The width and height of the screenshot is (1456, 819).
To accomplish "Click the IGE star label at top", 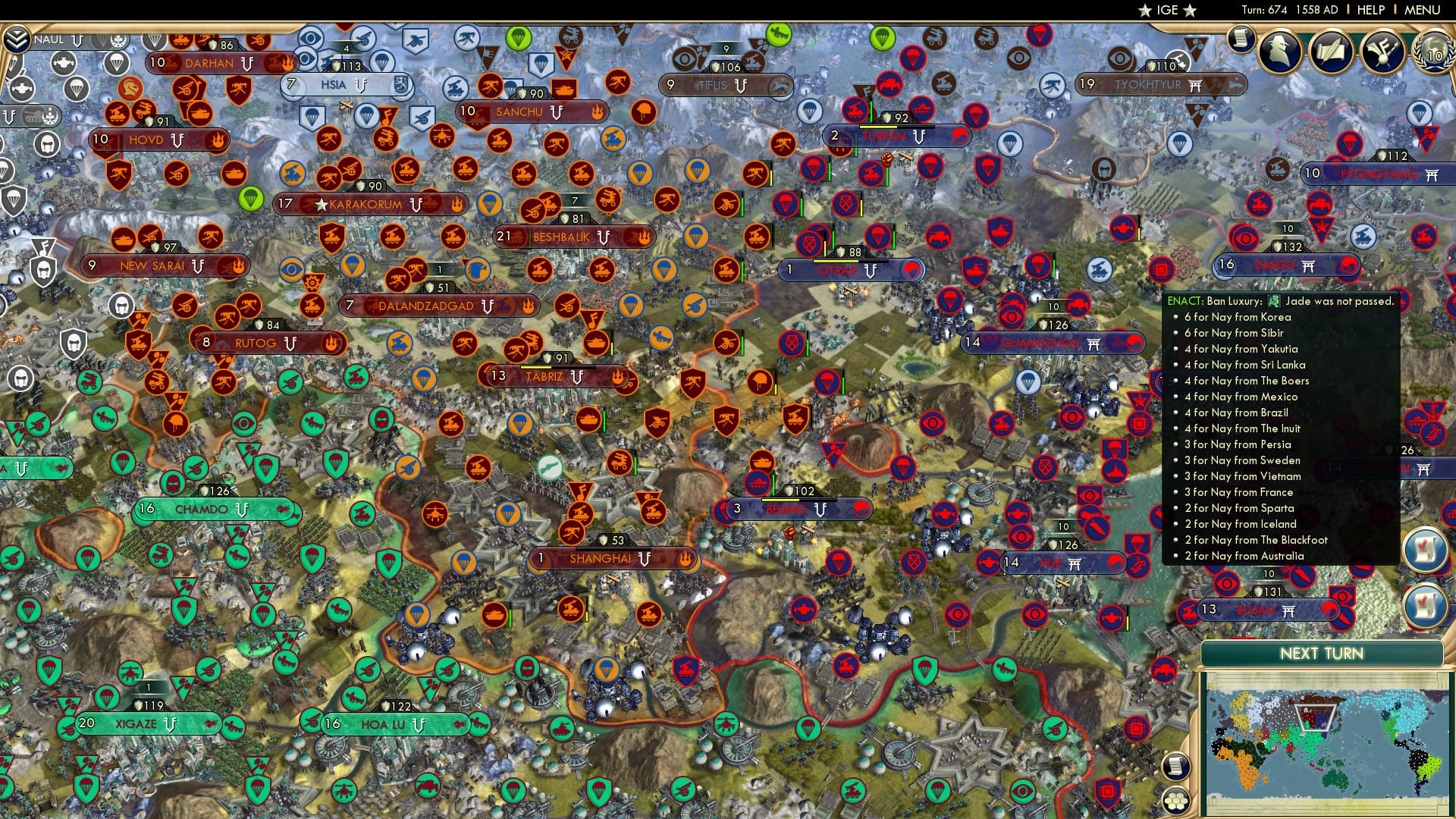I will coord(1167,11).
